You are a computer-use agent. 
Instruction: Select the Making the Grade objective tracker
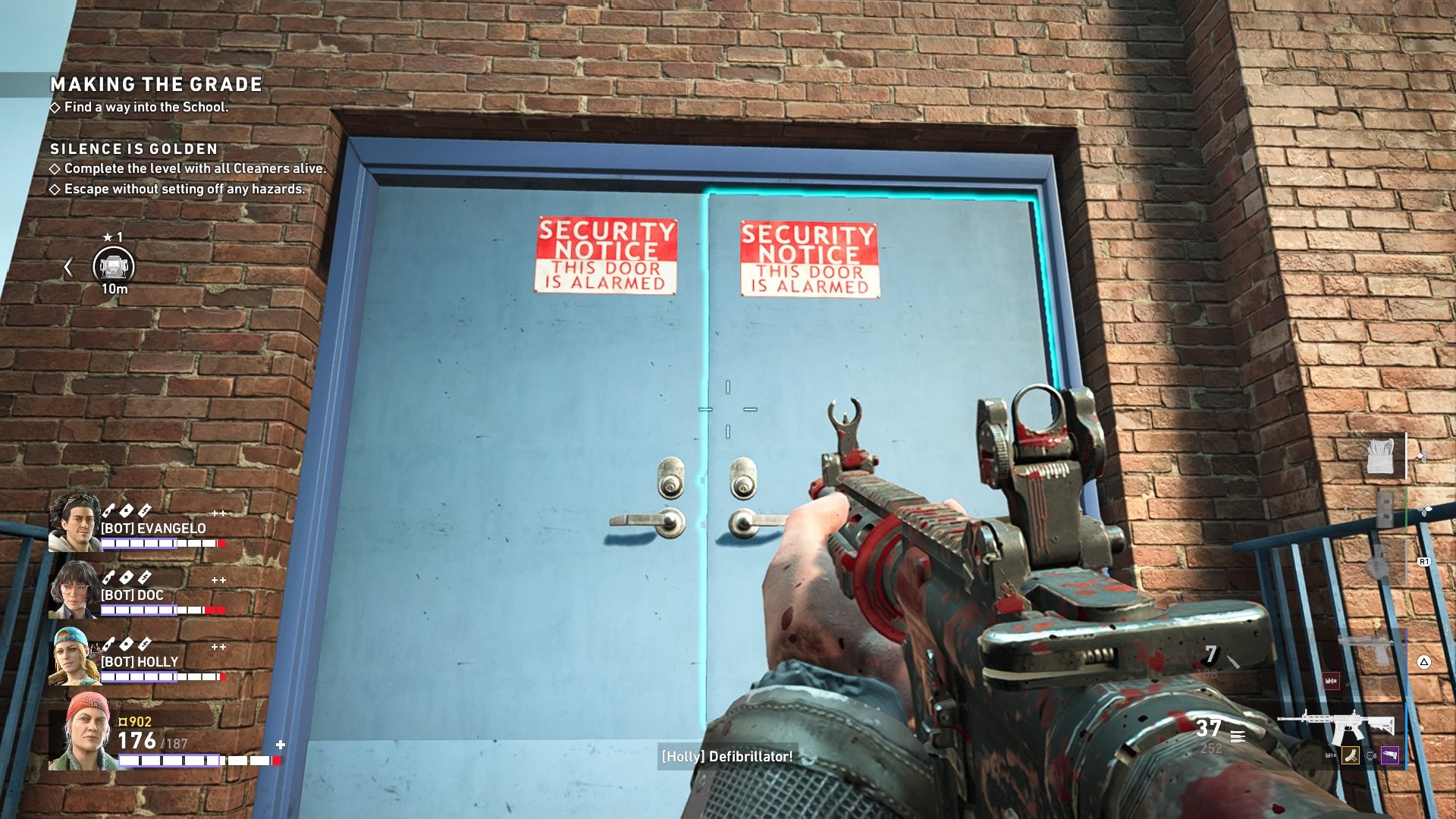tap(156, 84)
